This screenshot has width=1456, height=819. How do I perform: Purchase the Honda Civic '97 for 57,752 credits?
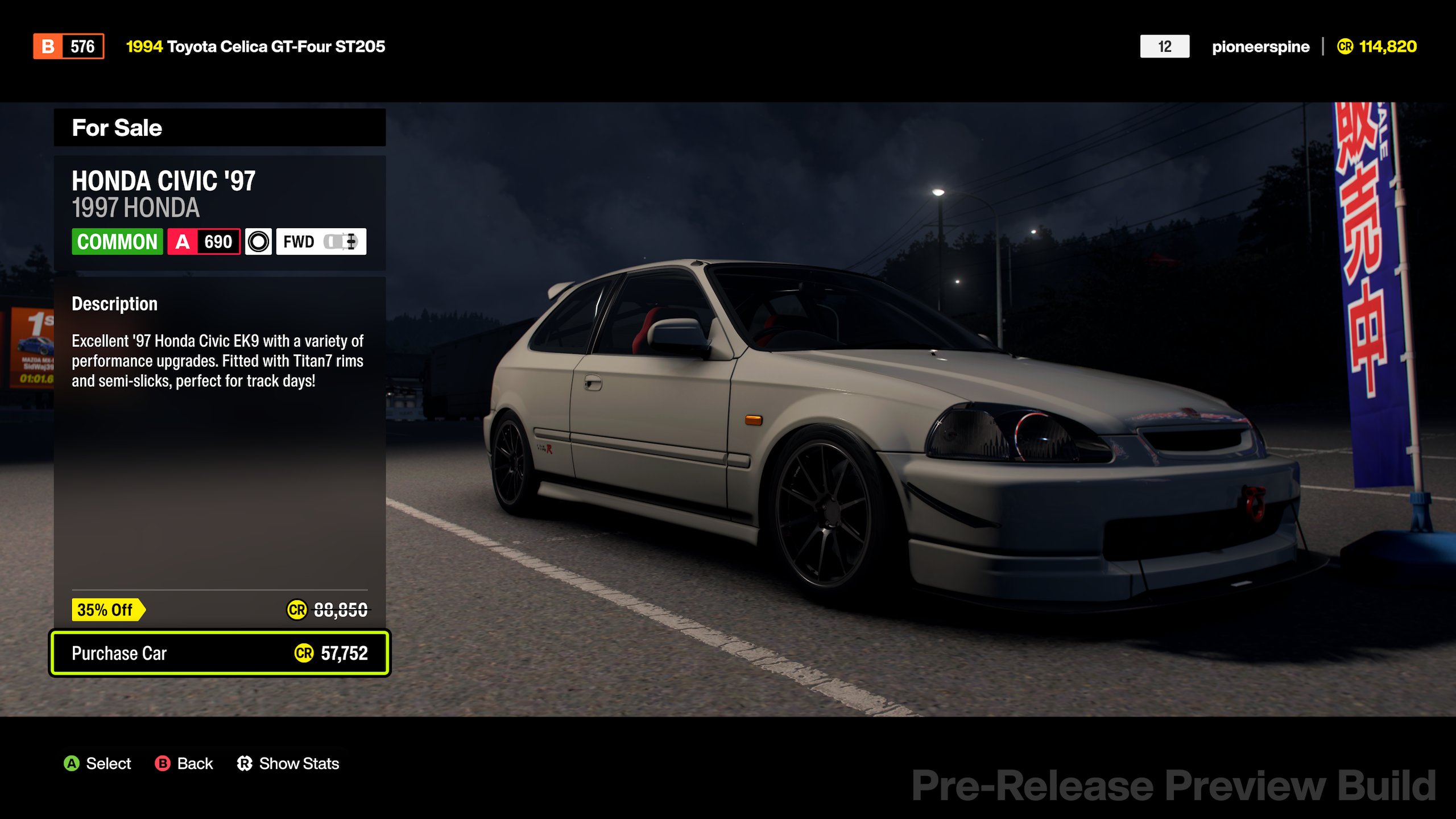pyautogui.click(x=220, y=653)
